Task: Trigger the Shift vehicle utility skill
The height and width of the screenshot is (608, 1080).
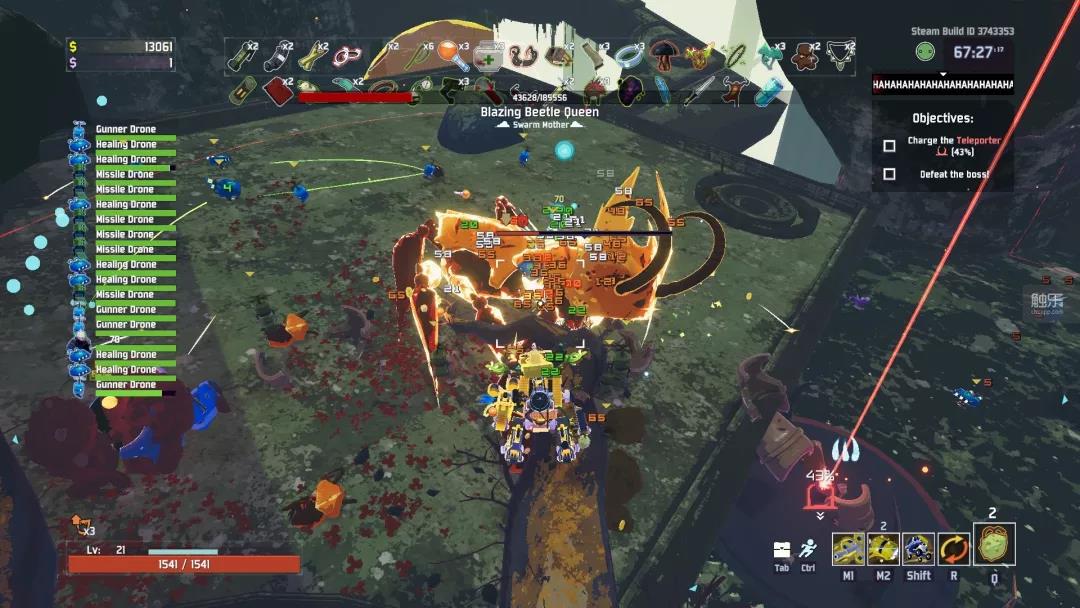Action: (x=918, y=549)
